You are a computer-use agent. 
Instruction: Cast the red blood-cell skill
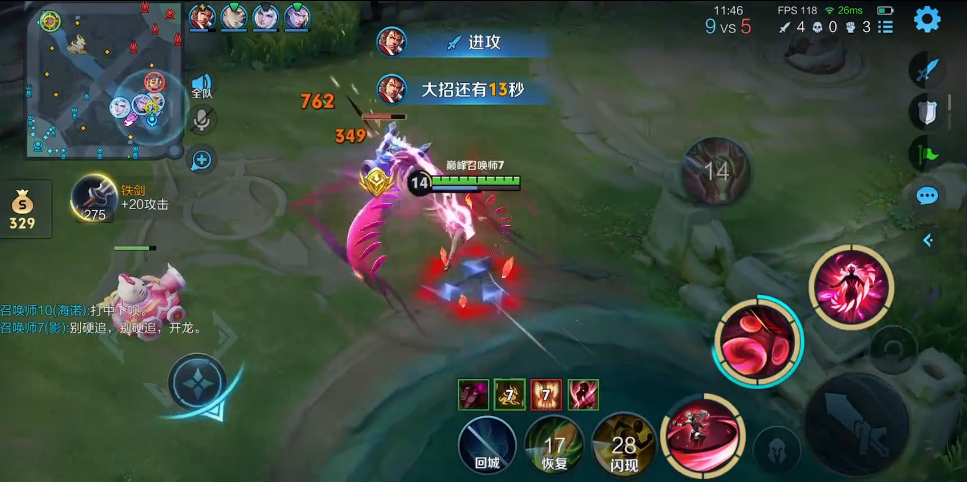click(x=758, y=339)
